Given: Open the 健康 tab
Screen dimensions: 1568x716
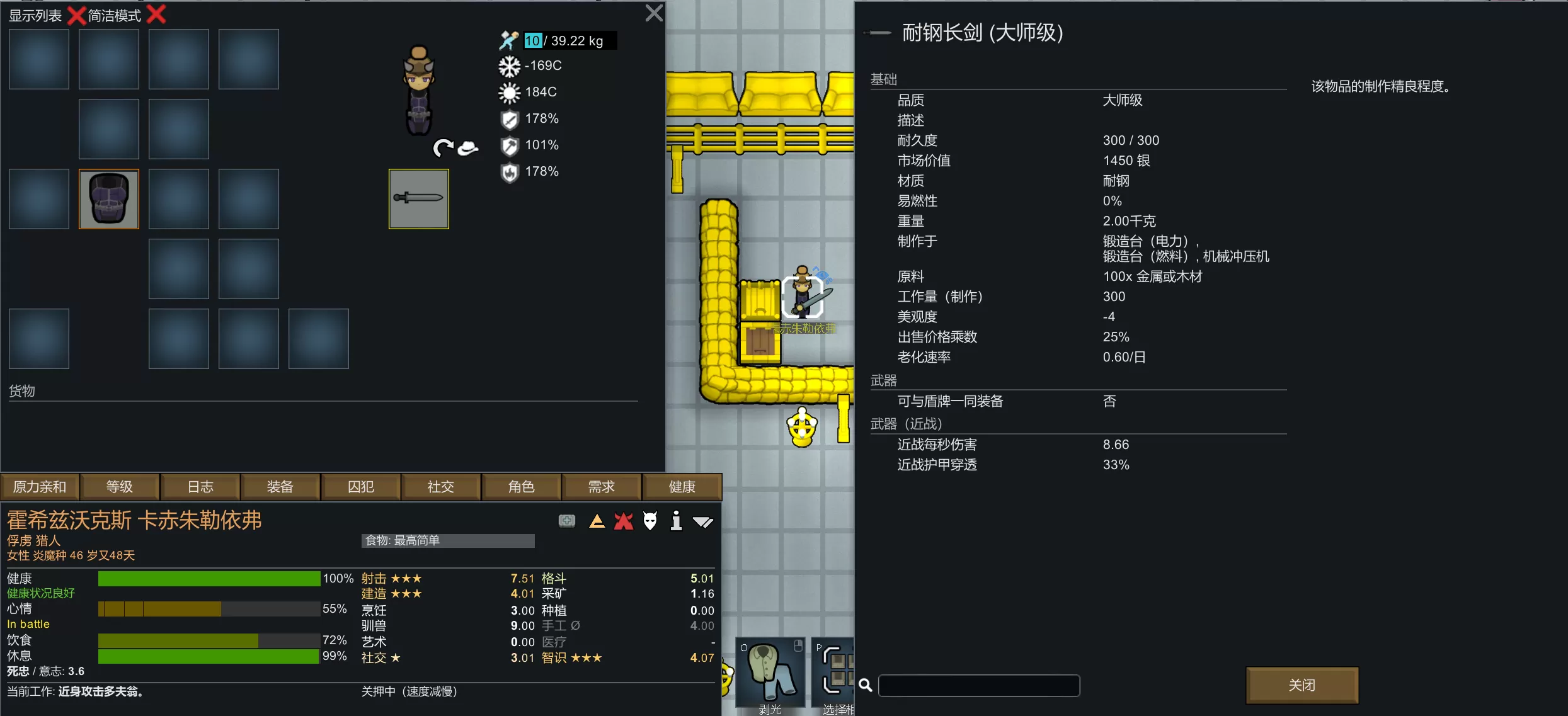Looking at the screenshot, I should click(x=682, y=487).
